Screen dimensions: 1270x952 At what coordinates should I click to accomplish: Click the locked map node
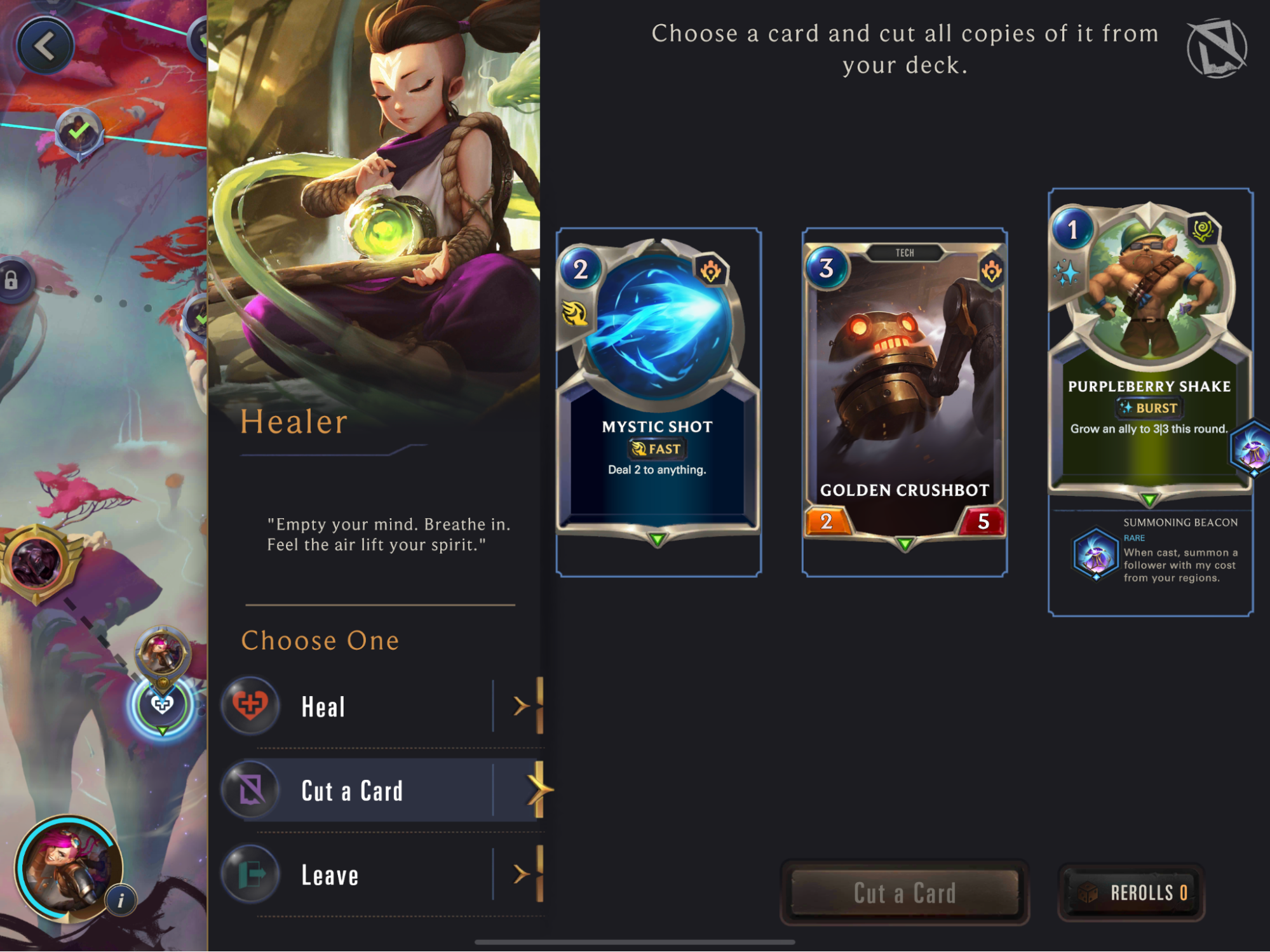point(13,280)
